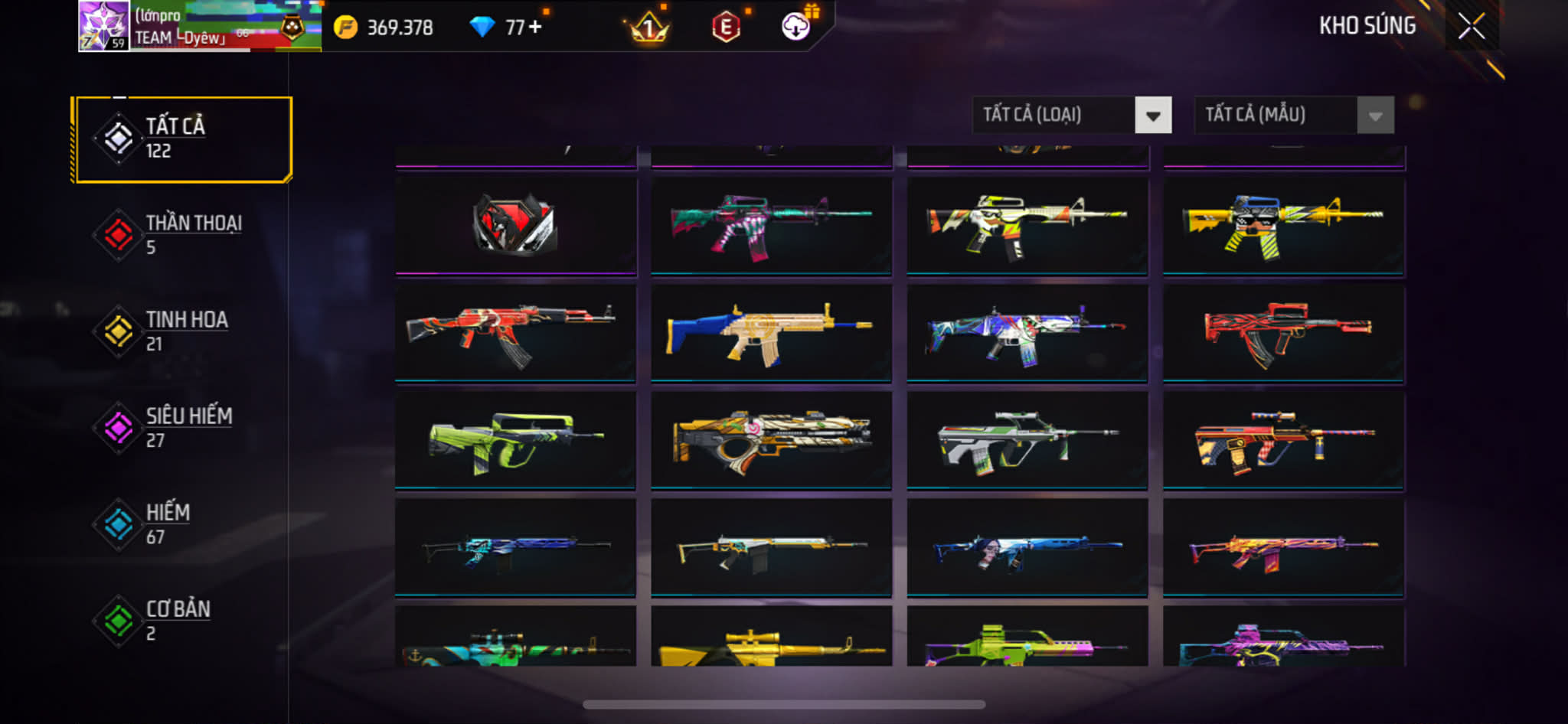Switch to the Thần Thoại rarity tab

pos(183,235)
